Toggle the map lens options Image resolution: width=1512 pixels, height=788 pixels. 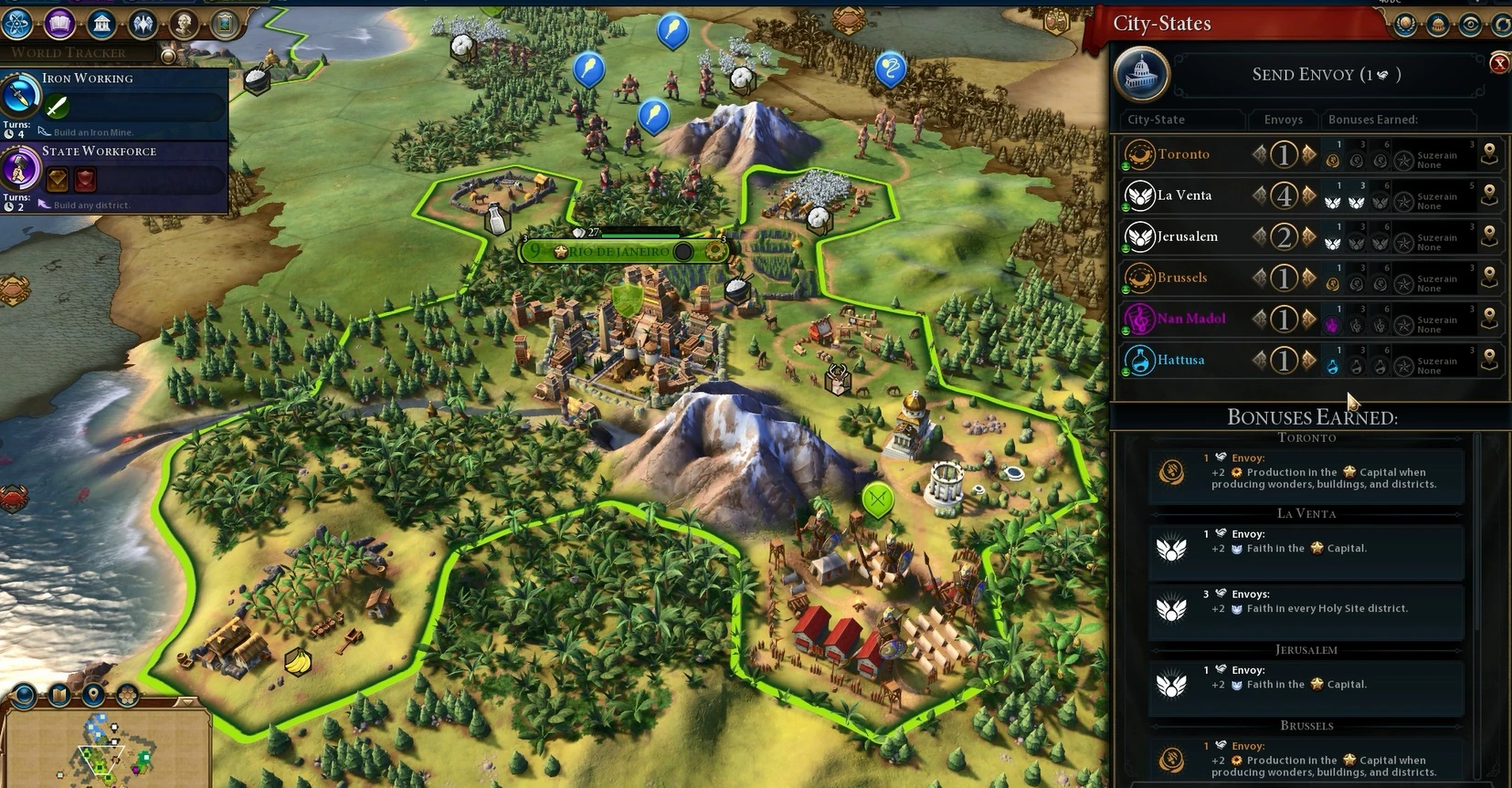23,696
